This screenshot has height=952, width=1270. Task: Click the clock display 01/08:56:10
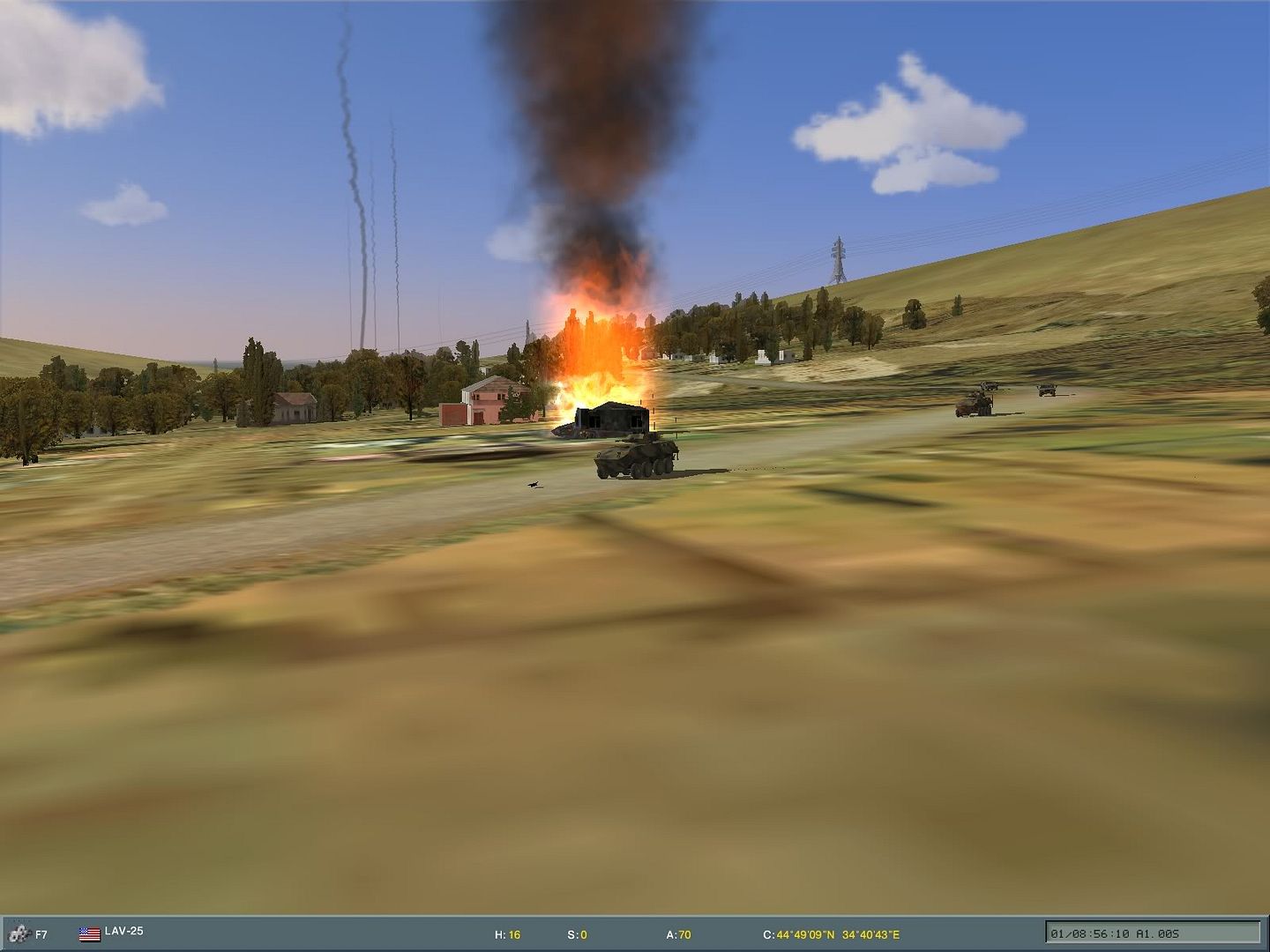(1089, 933)
